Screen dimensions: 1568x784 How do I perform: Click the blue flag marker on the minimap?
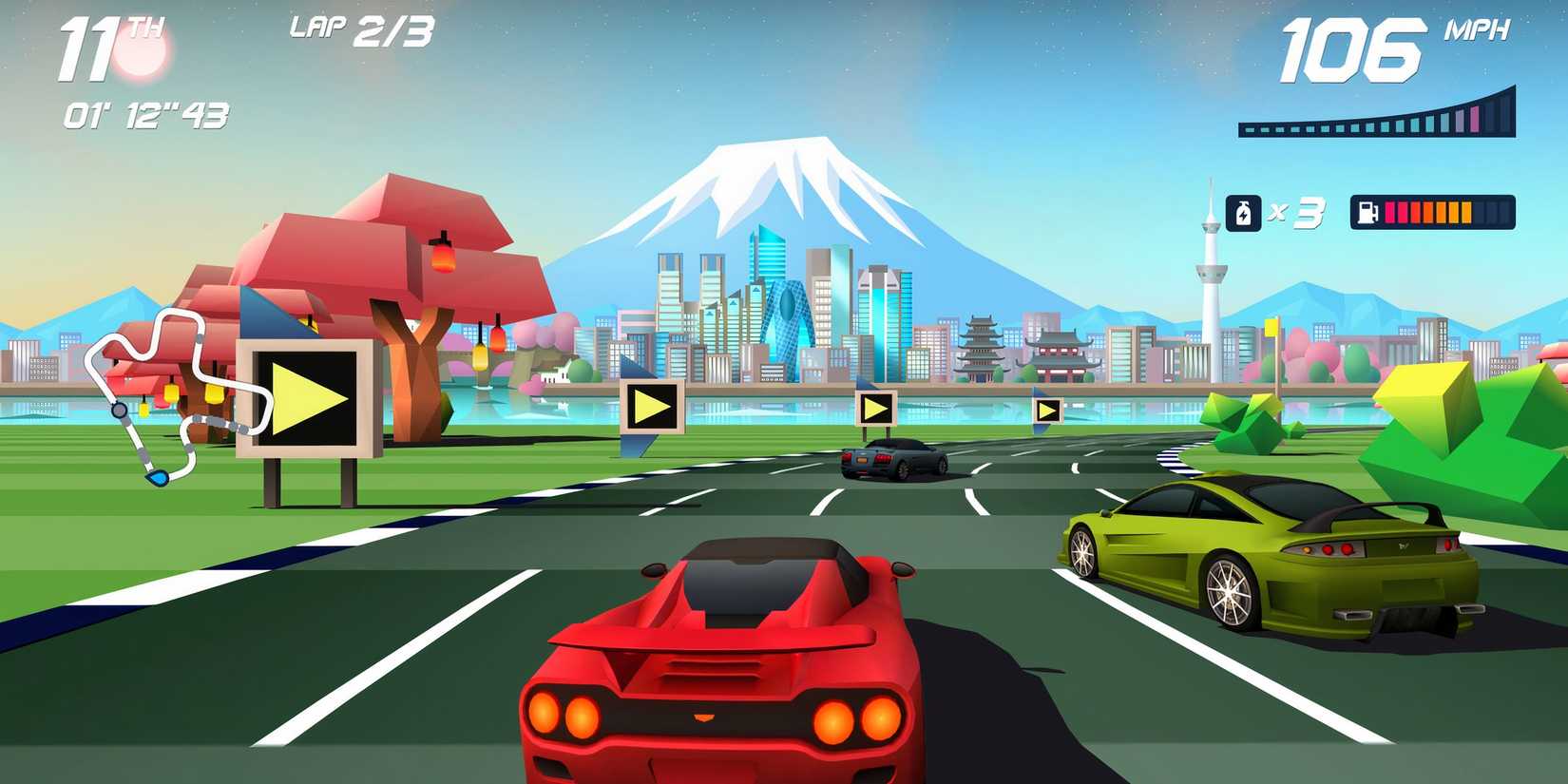(157, 478)
